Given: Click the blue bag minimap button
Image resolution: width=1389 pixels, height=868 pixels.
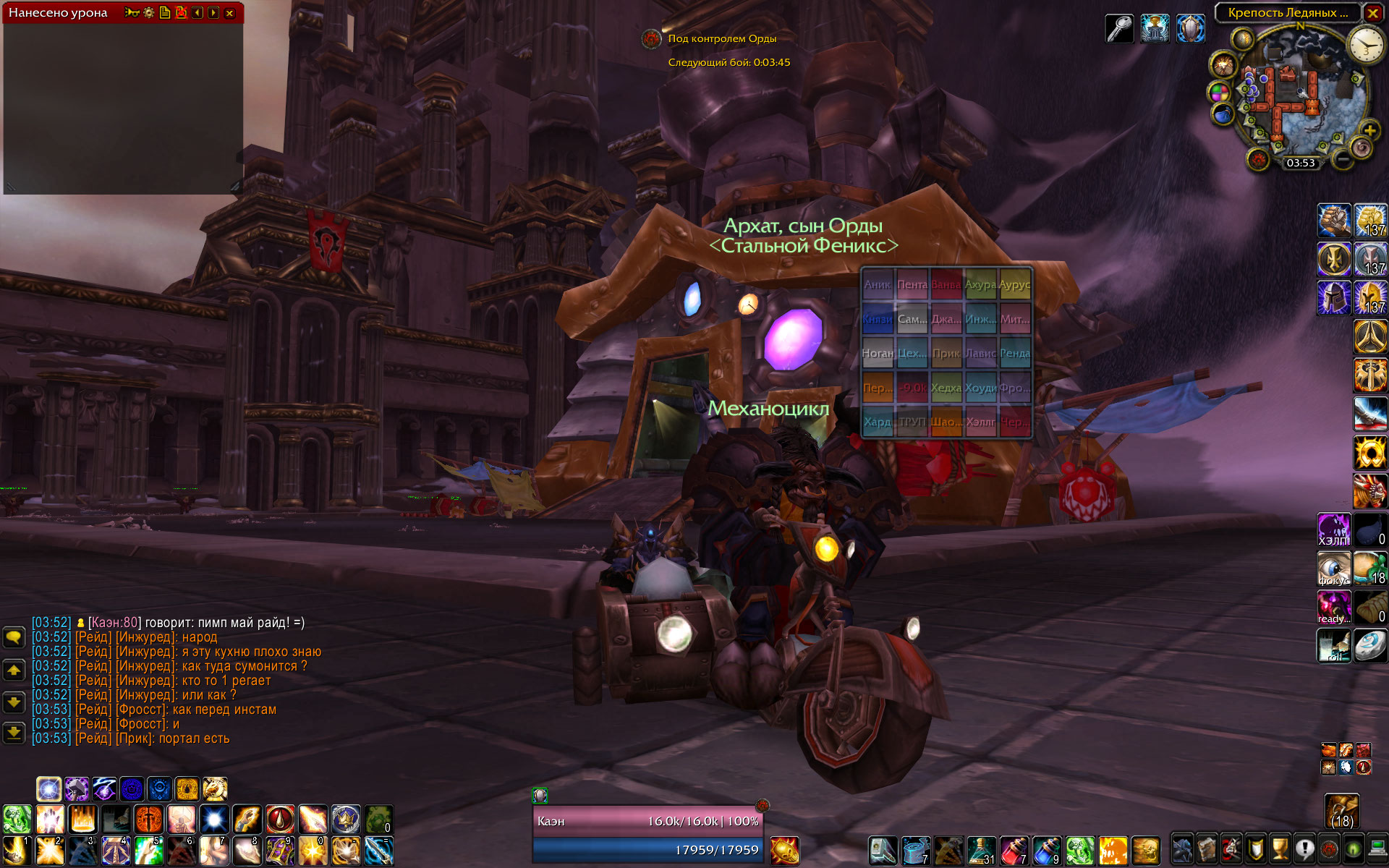Looking at the screenshot, I should [1223, 114].
